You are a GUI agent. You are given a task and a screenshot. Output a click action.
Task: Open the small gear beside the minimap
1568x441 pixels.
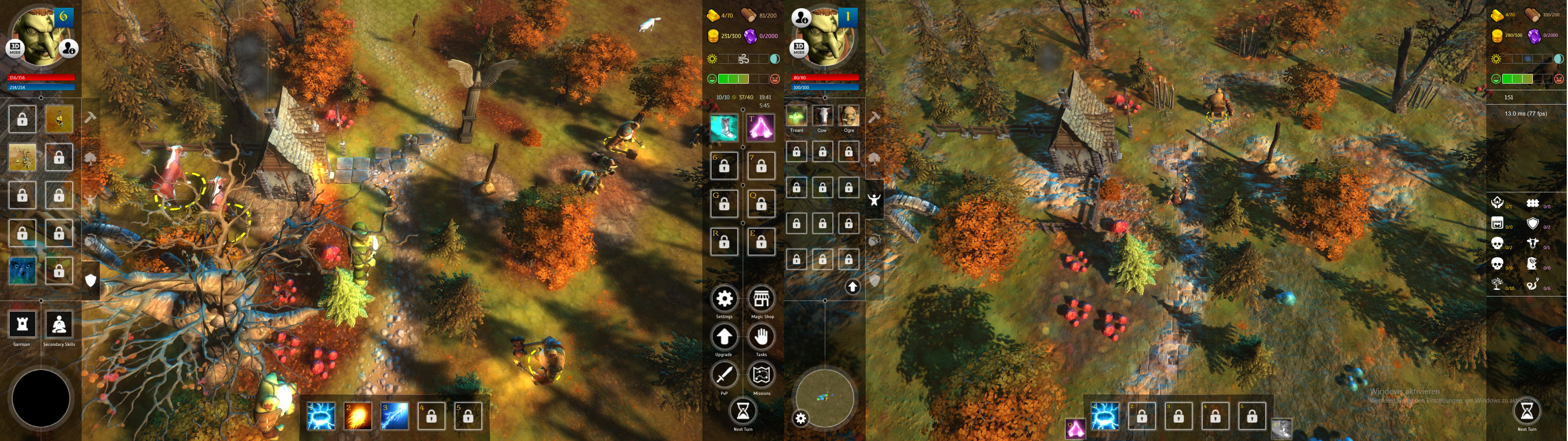pos(800,419)
